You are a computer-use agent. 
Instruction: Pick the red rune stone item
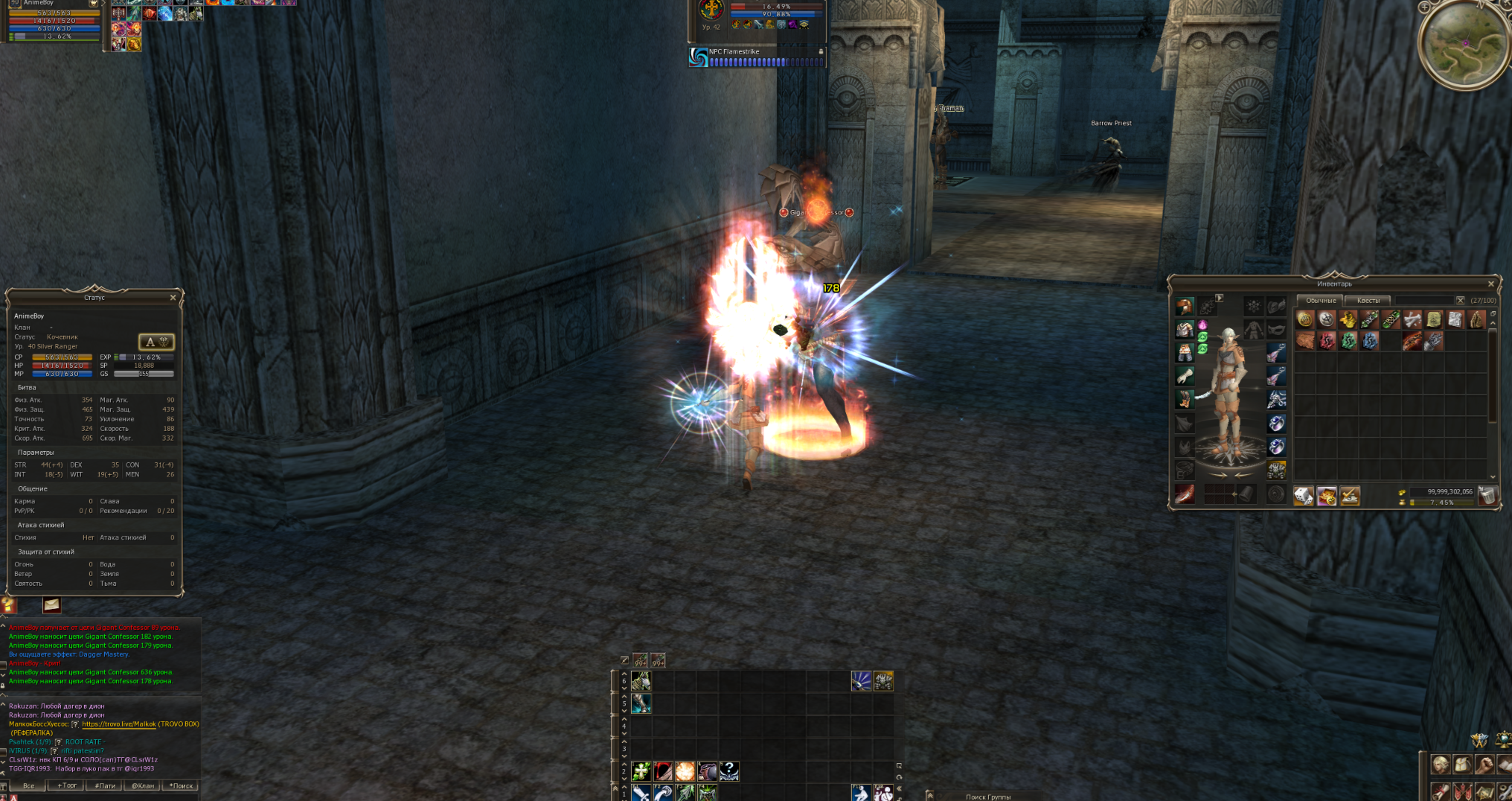pyautogui.click(x=1327, y=341)
